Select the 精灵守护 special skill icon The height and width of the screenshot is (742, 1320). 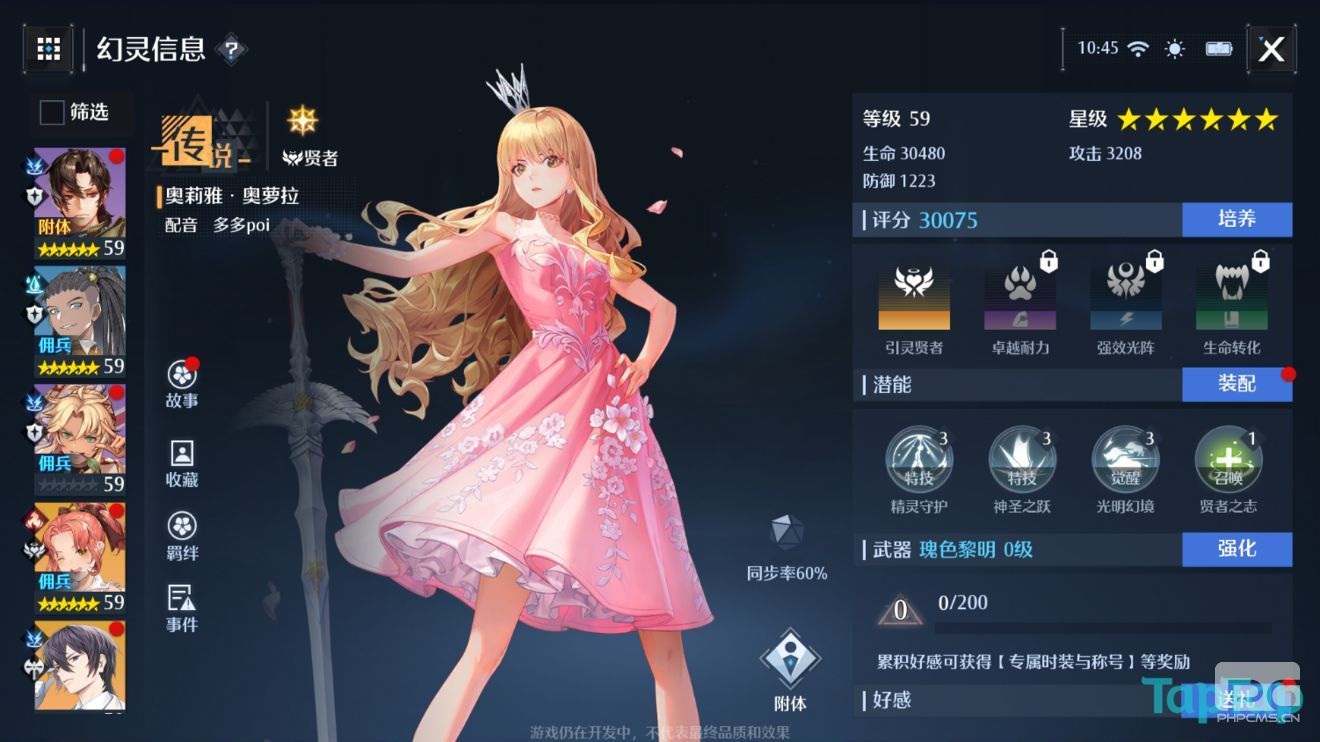click(918, 460)
